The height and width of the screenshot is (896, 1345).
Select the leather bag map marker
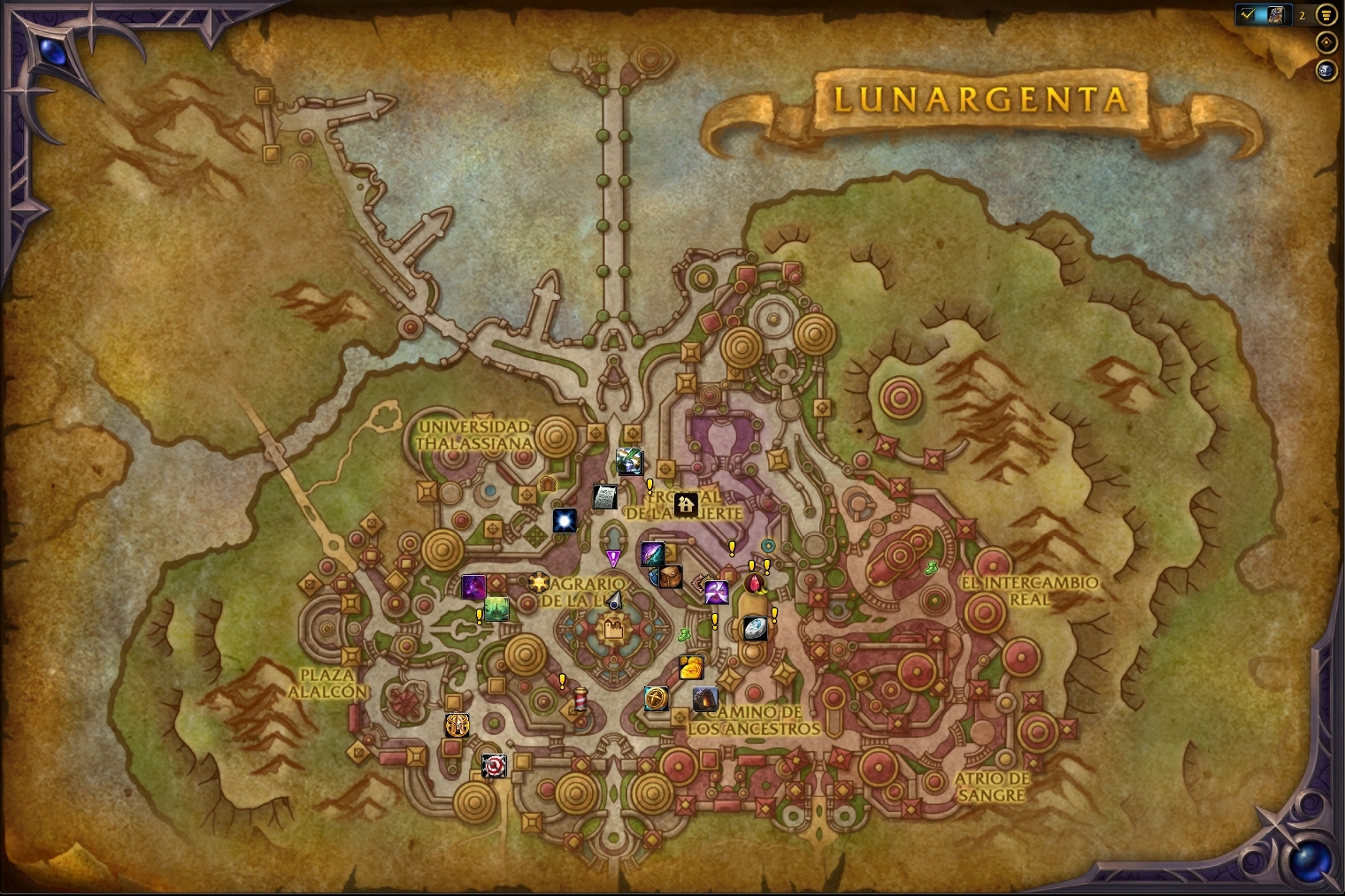[670, 577]
